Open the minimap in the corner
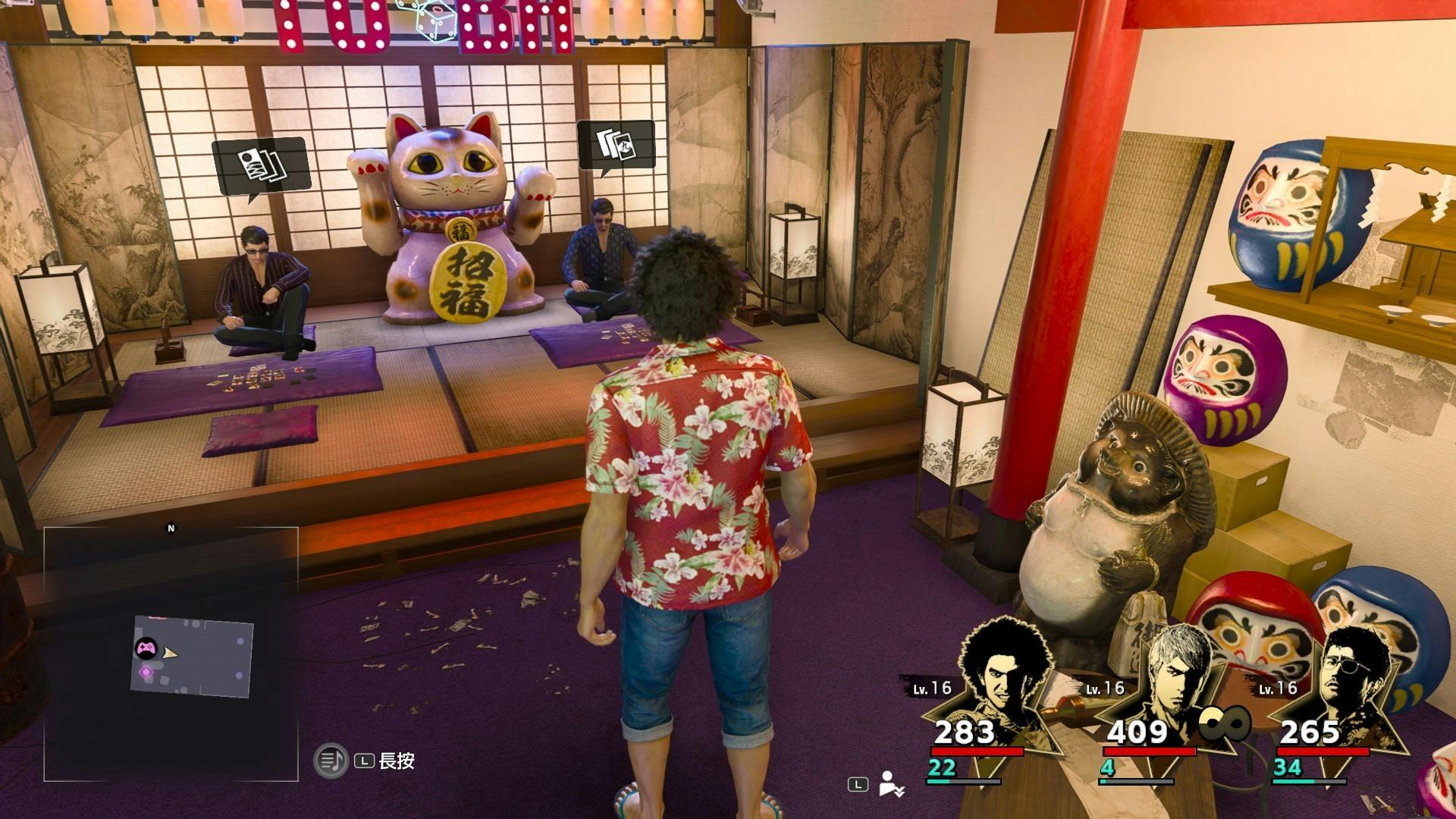 pyautogui.click(x=171, y=654)
